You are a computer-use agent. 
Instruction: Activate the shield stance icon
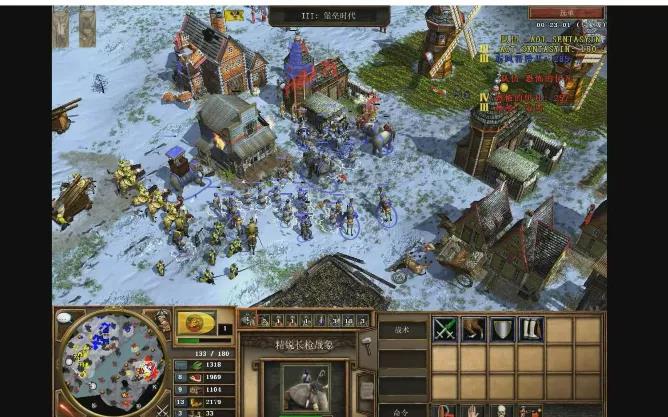click(x=502, y=329)
